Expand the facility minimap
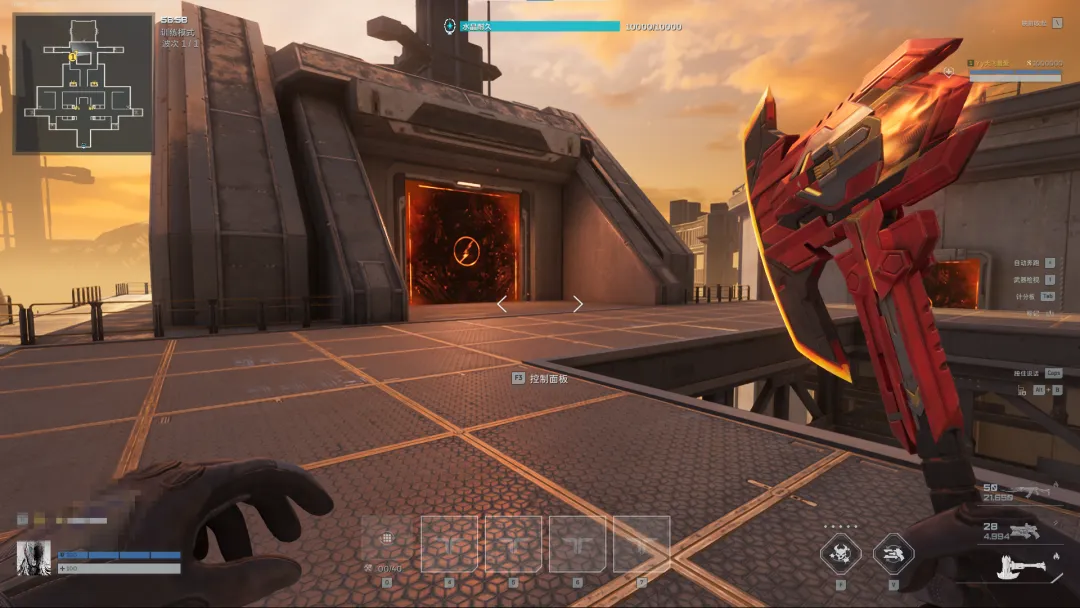Image resolution: width=1080 pixels, height=608 pixels. (83, 83)
